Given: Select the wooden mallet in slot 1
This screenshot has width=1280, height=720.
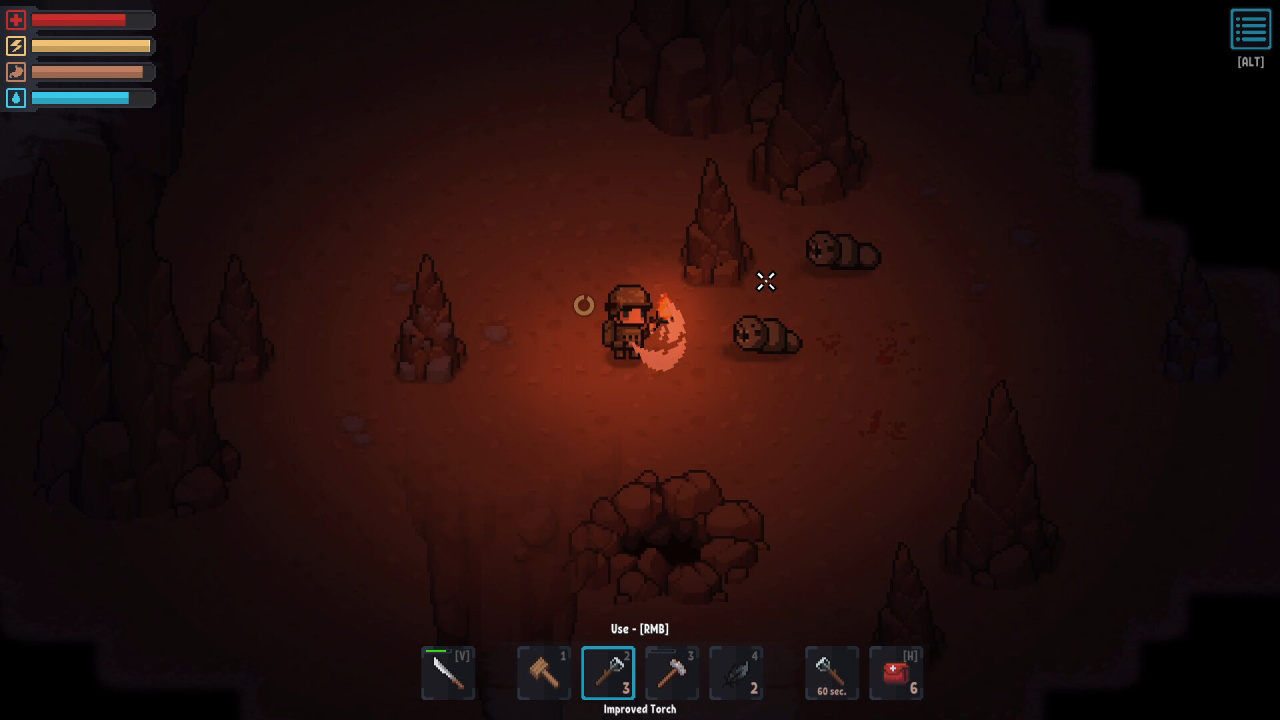Looking at the screenshot, I should (x=544, y=673).
